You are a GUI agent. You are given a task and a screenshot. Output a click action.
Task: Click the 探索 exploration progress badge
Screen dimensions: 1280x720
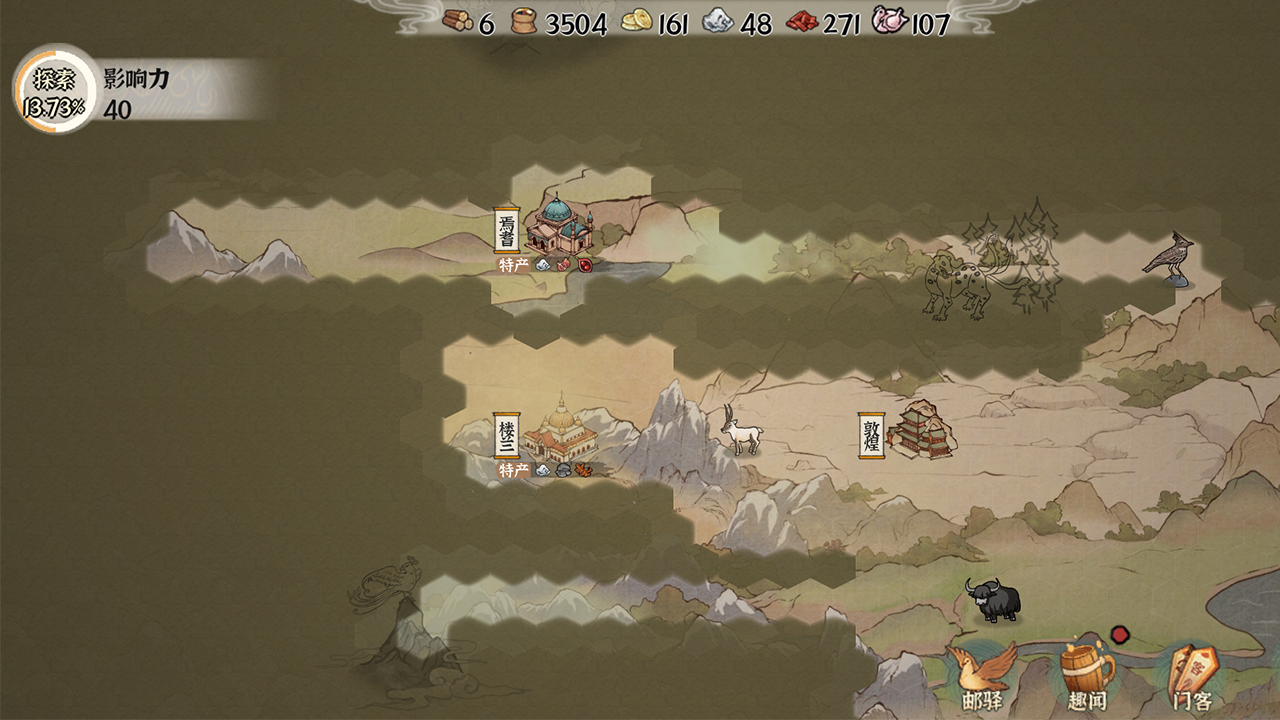(54, 89)
